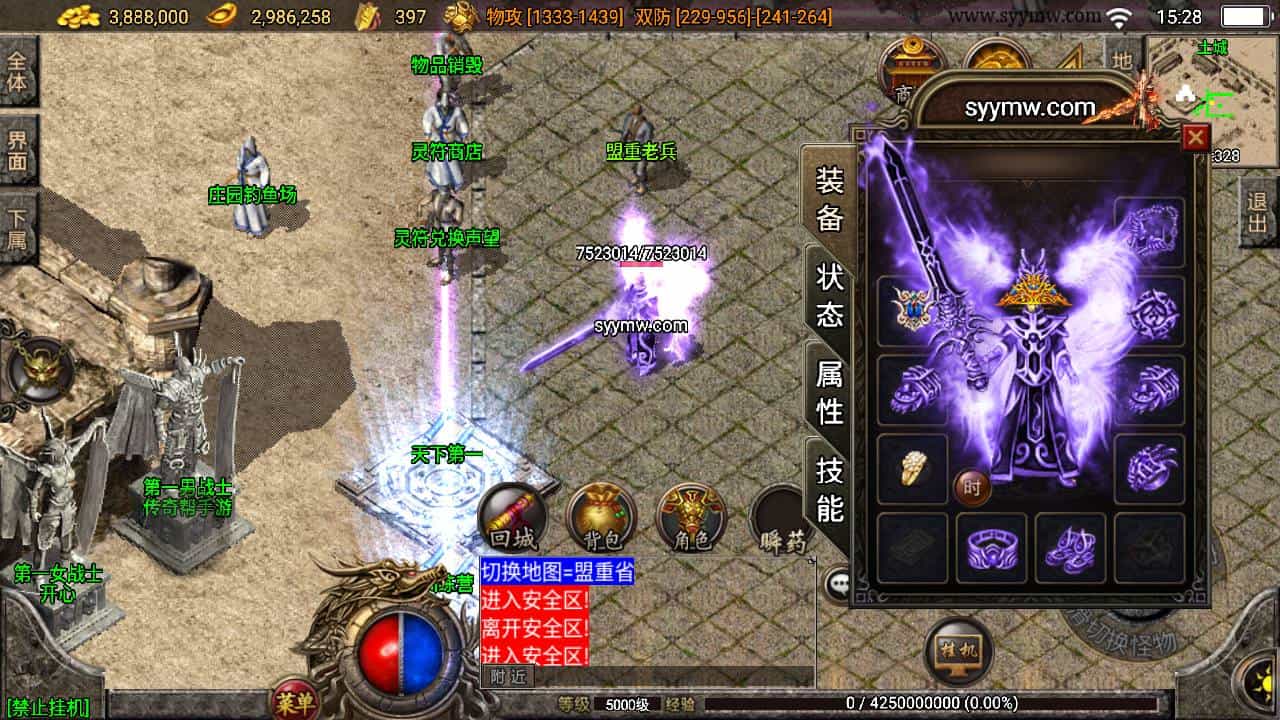Enable auto-play via the 挂机 button
The width and height of the screenshot is (1280, 720).
pos(960,648)
